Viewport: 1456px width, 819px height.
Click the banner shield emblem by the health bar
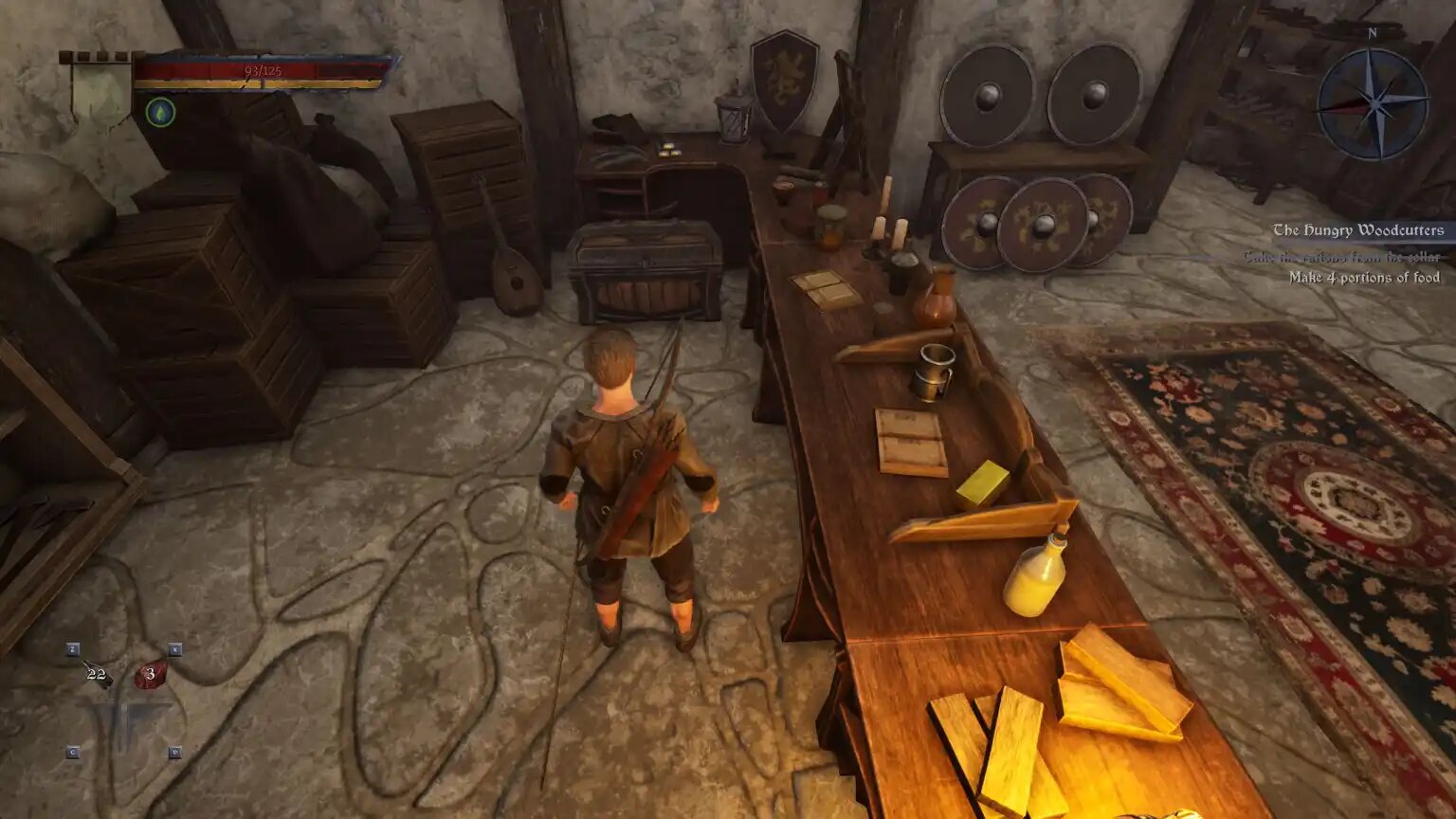[x=100, y=91]
